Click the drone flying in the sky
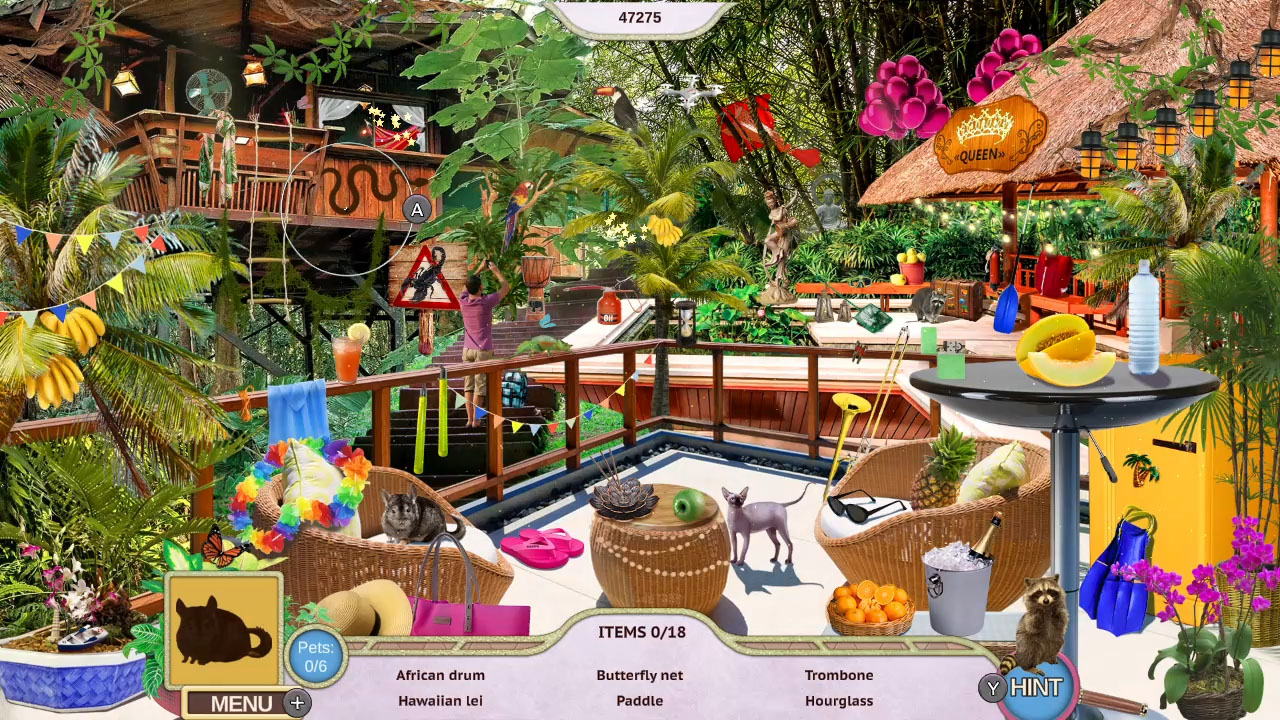Screen dimensions: 1280x720 tap(689, 95)
